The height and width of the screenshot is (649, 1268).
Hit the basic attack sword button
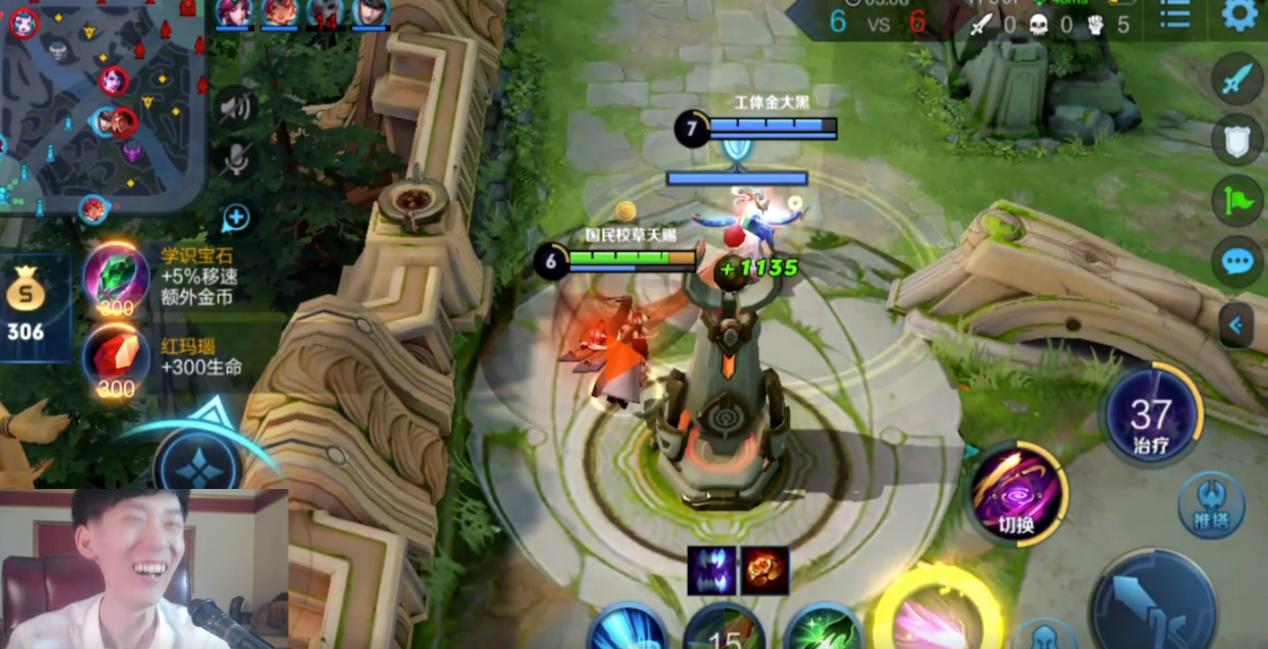click(x=1152, y=603)
